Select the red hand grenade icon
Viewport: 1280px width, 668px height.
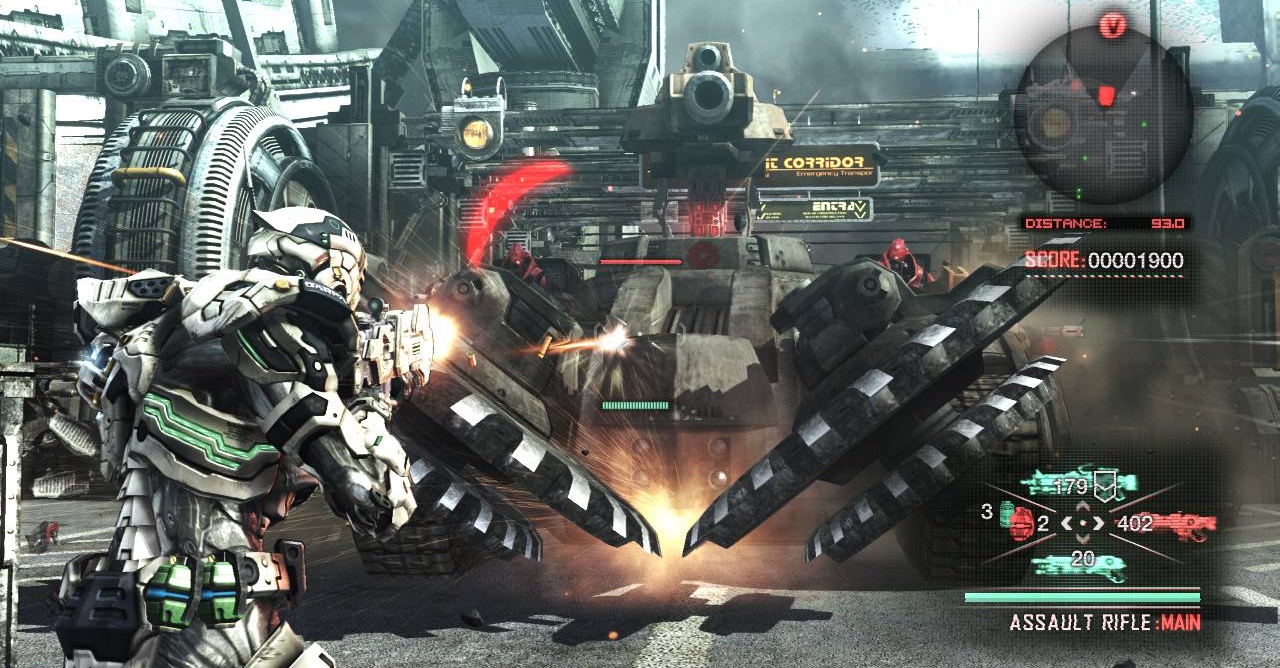coord(1022,523)
